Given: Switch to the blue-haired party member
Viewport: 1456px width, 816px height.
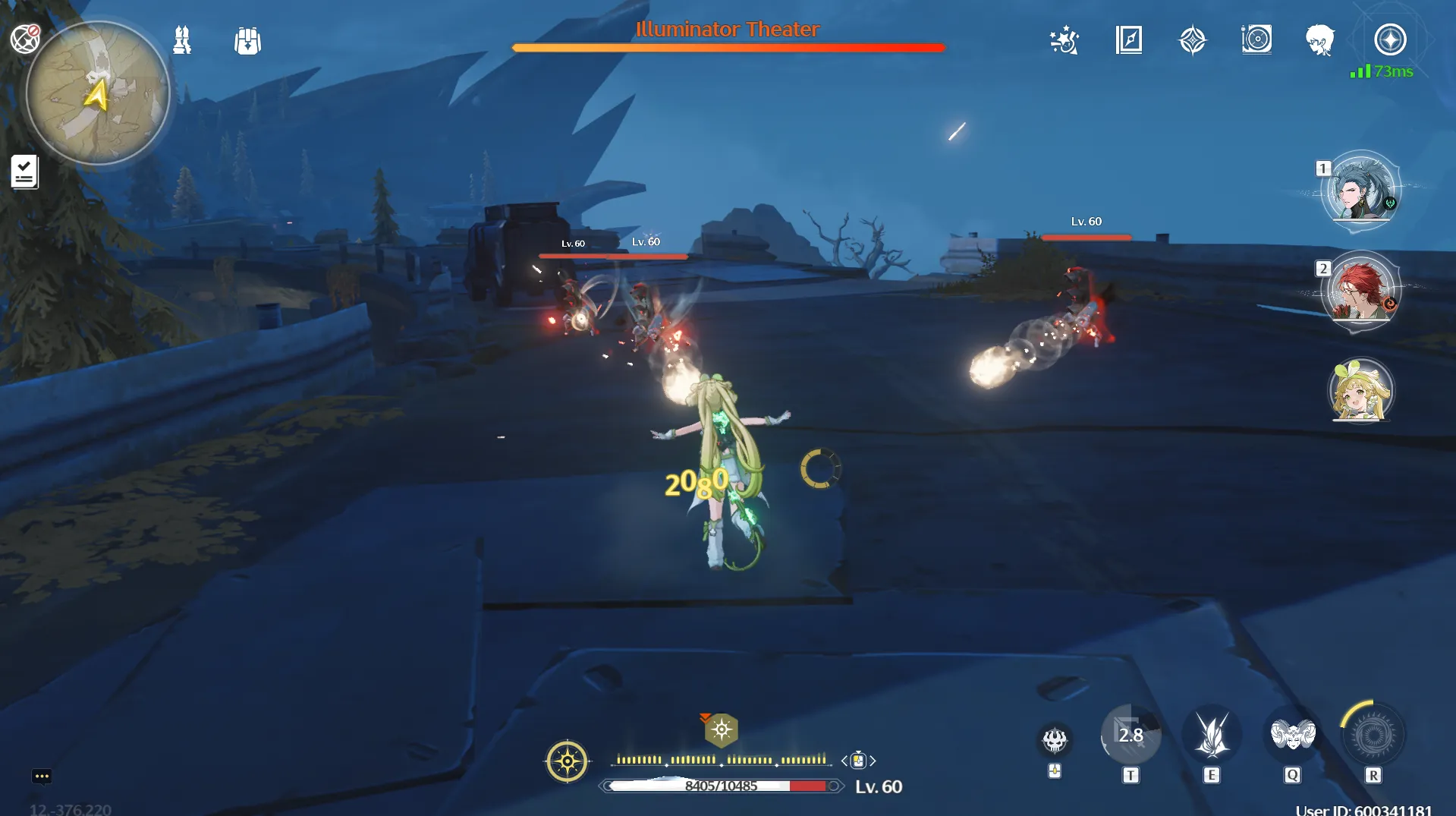Looking at the screenshot, I should point(1361,190).
